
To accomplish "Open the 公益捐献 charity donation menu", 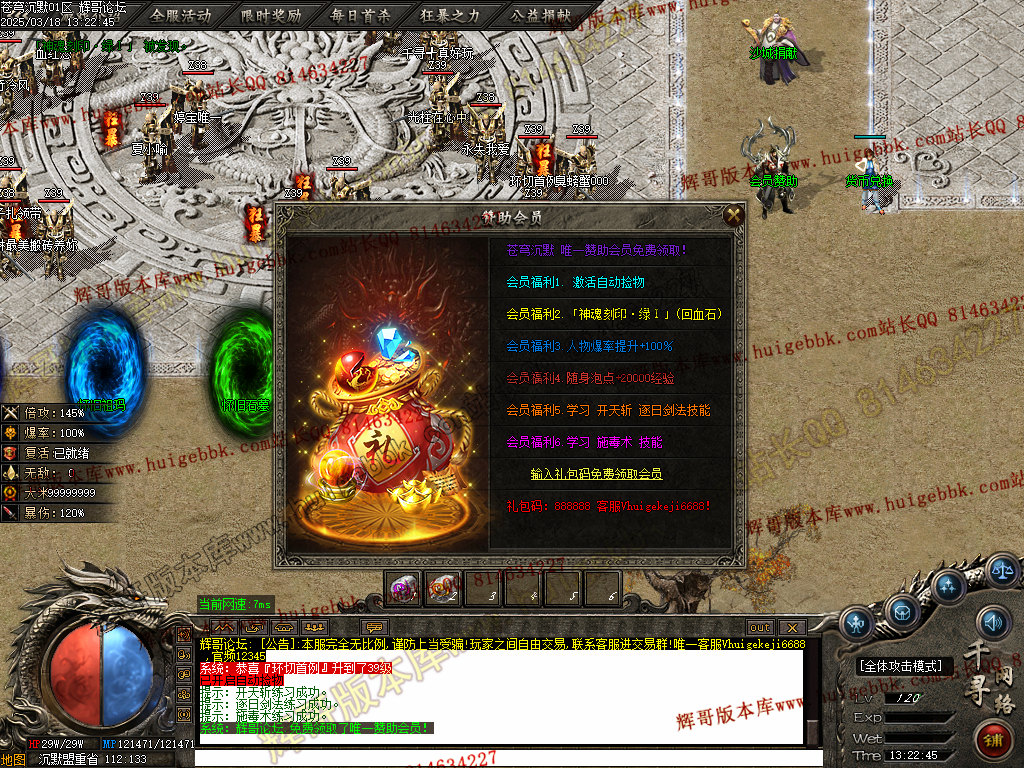I will (540, 15).
